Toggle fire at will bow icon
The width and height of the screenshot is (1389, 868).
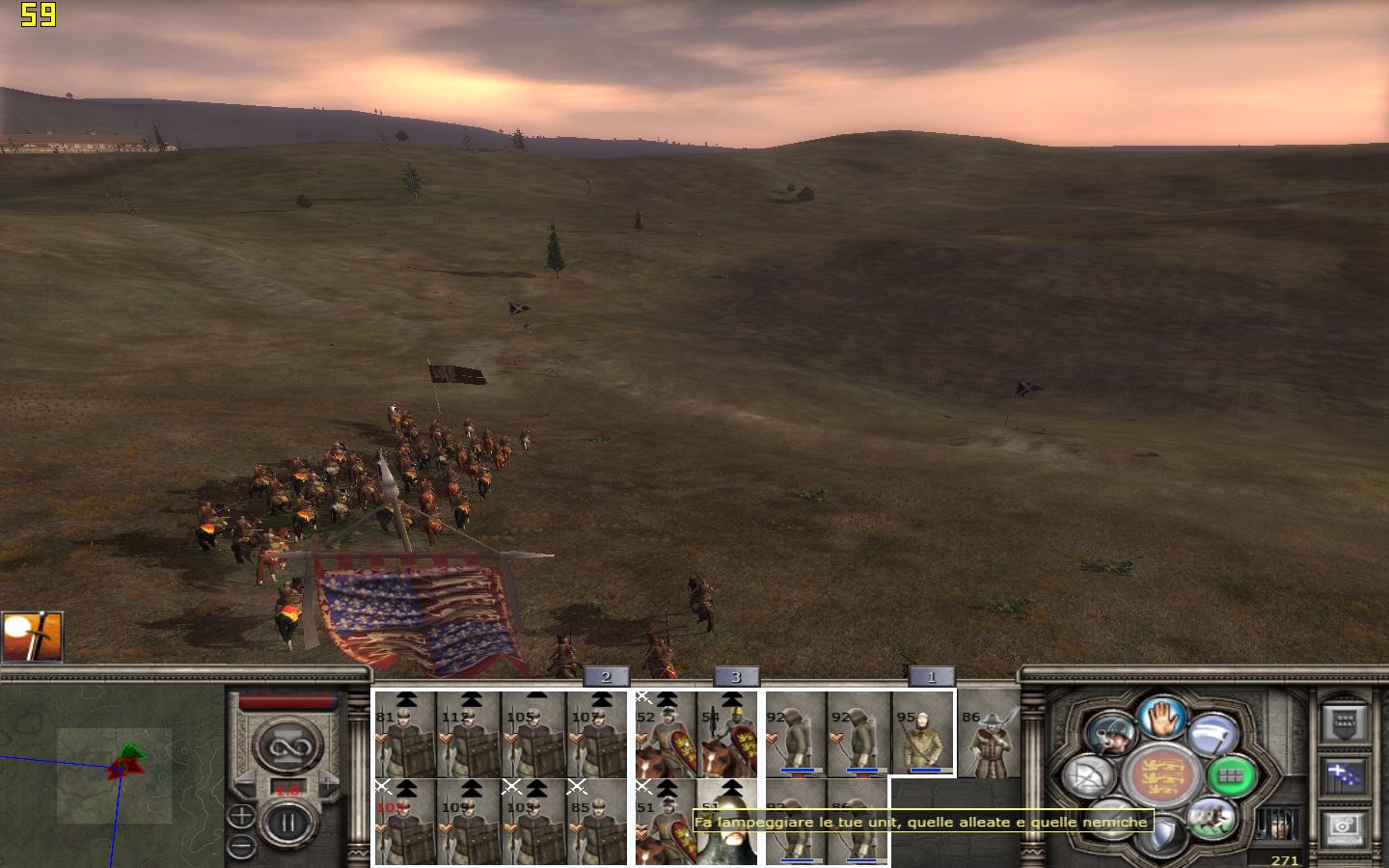1089,776
